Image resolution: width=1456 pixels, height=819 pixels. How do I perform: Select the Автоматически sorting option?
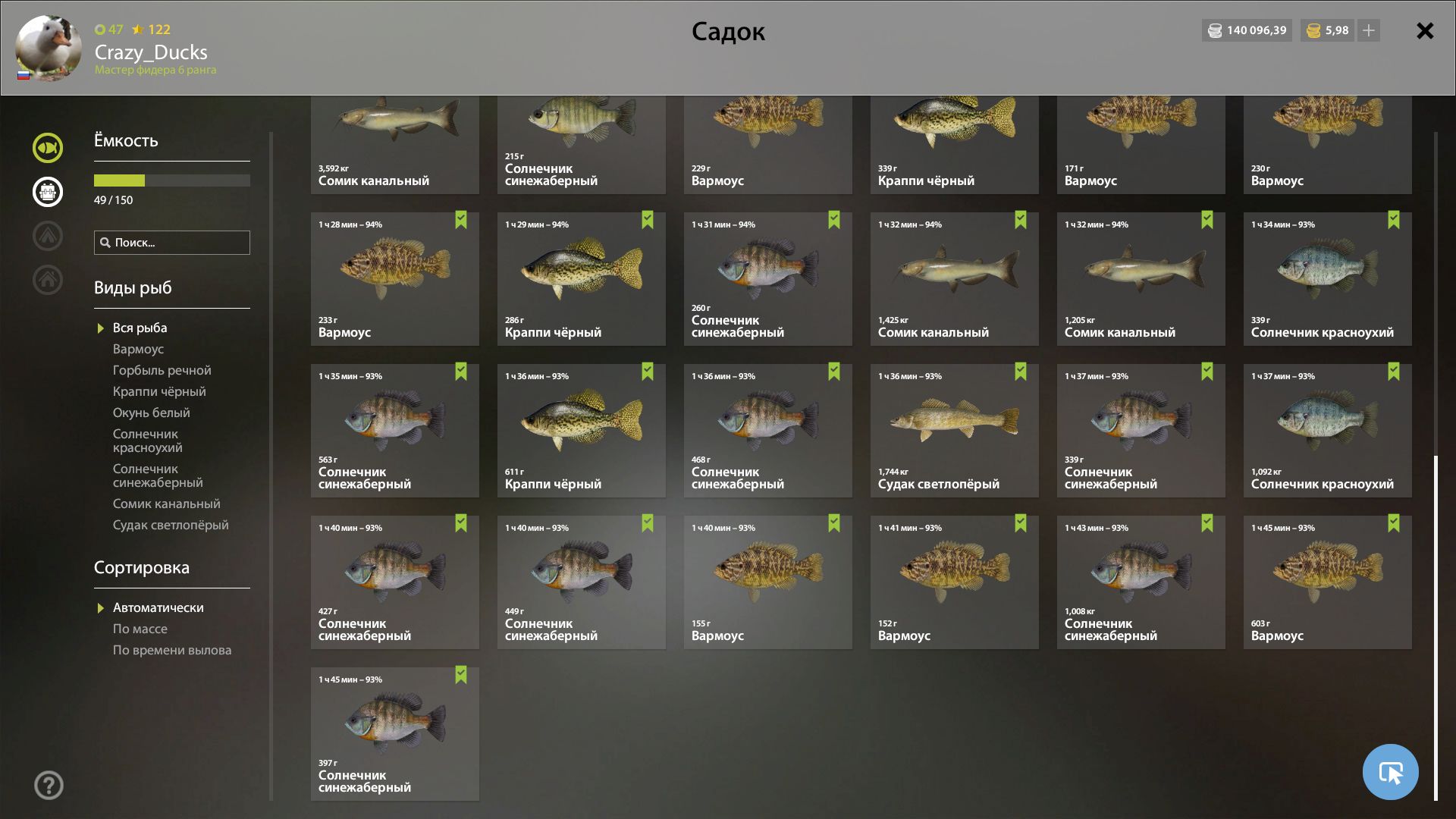[x=158, y=607]
